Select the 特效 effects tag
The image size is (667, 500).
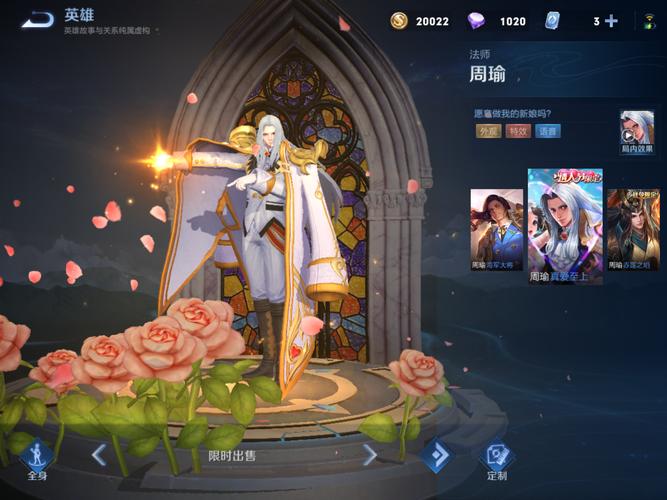tap(518, 131)
